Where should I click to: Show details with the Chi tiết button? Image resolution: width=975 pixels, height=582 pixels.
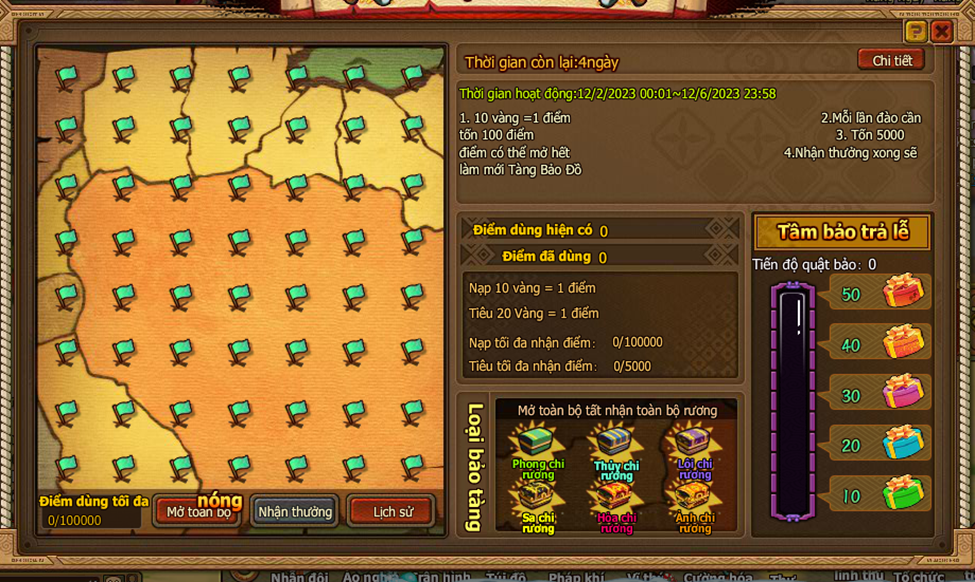[x=892, y=60]
